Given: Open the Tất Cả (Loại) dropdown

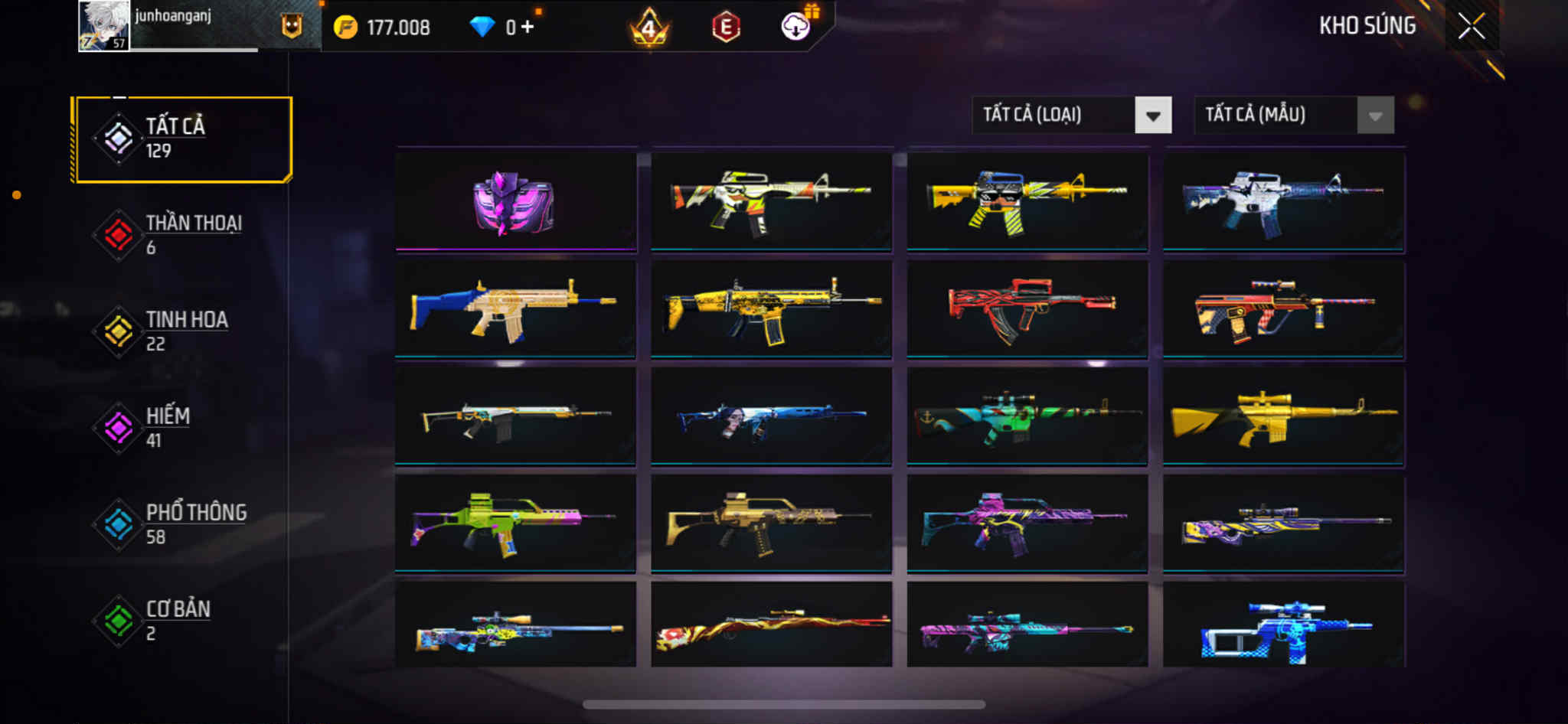Looking at the screenshot, I should [1071, 116].
